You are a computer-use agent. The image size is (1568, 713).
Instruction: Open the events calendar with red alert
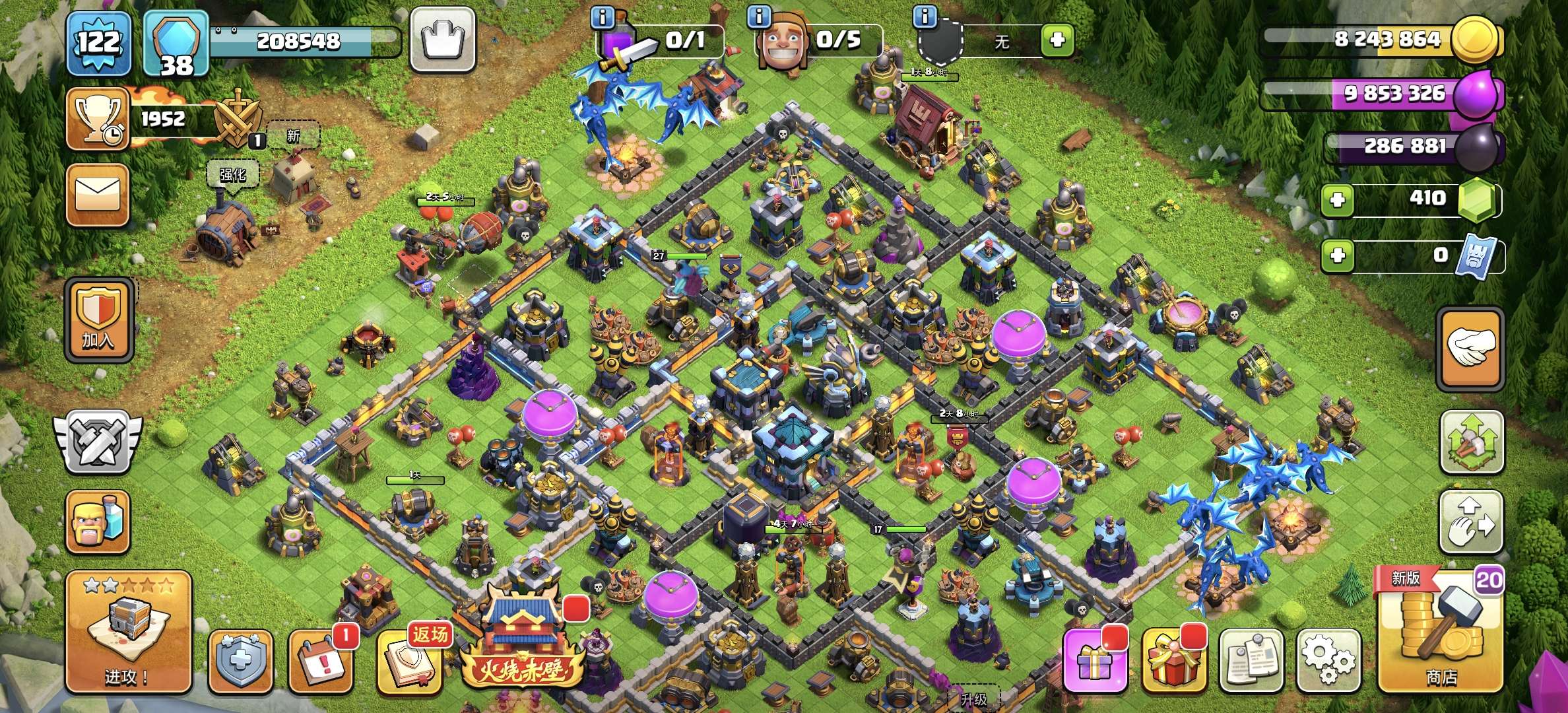[321, 662]
